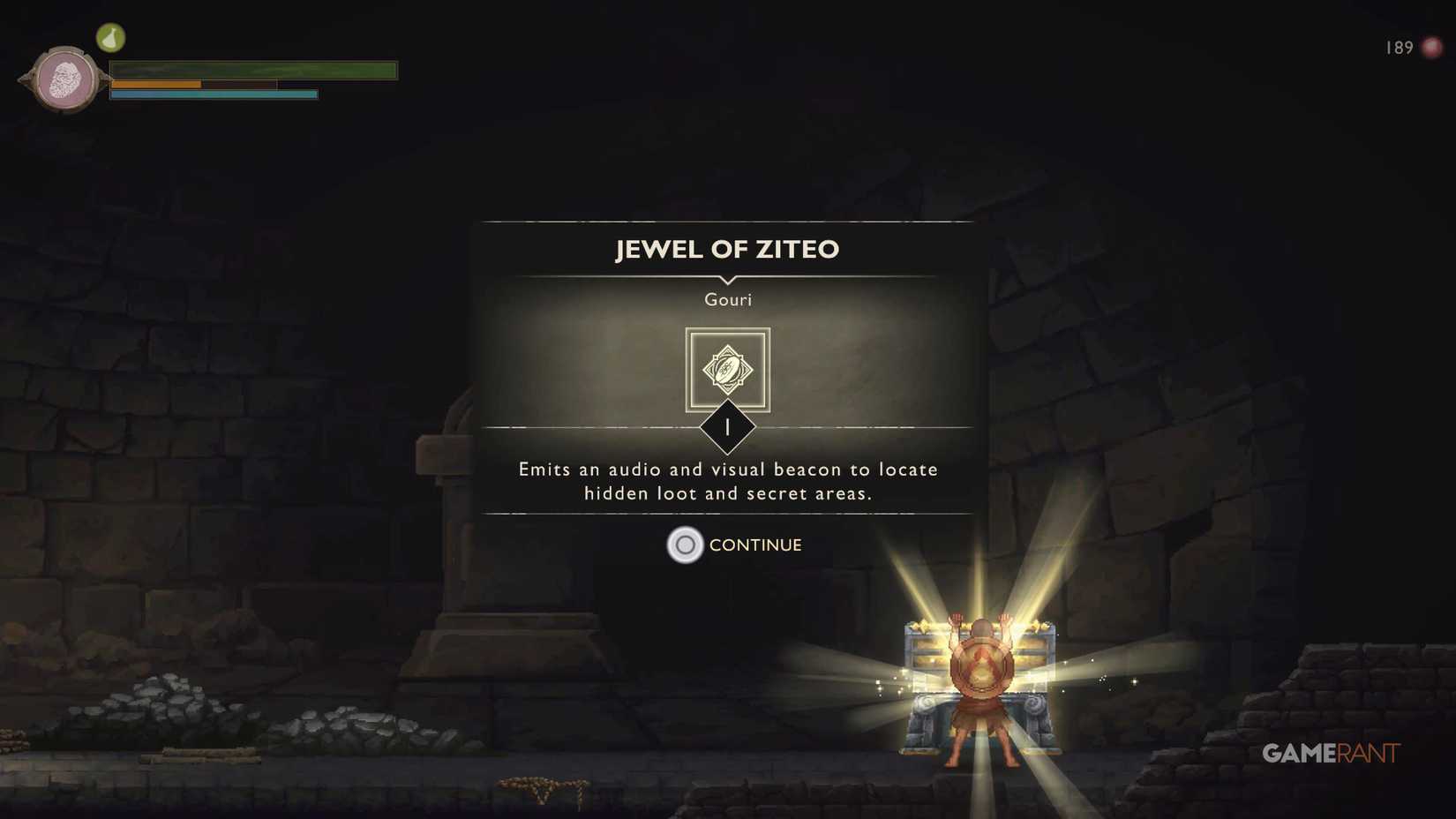This screenshot has height=819, width=1456.
Task: Click the GameRant watermark link
Action: click(x=1331, y=753)
